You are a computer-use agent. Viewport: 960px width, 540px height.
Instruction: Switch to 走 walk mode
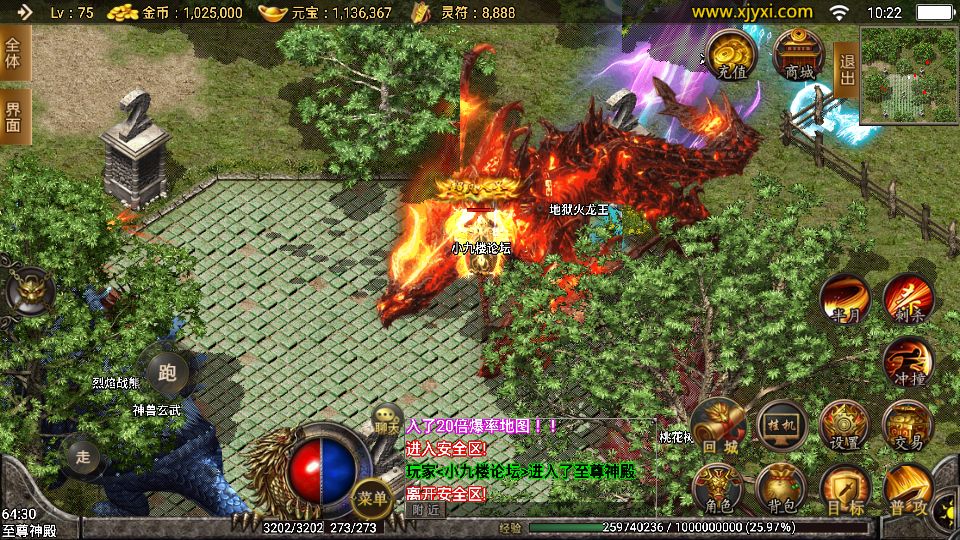coord(83,457)
